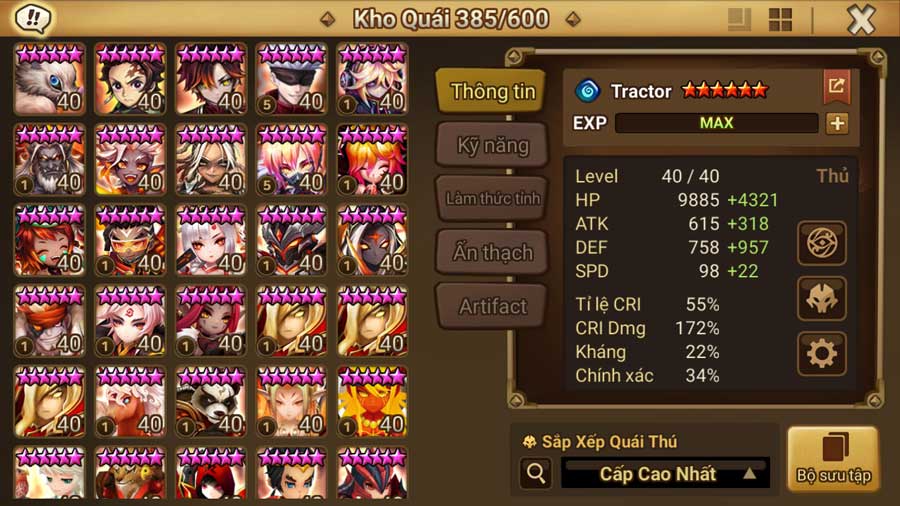Tap the exclamation speech bubble icon

click(x=35, y=19)
